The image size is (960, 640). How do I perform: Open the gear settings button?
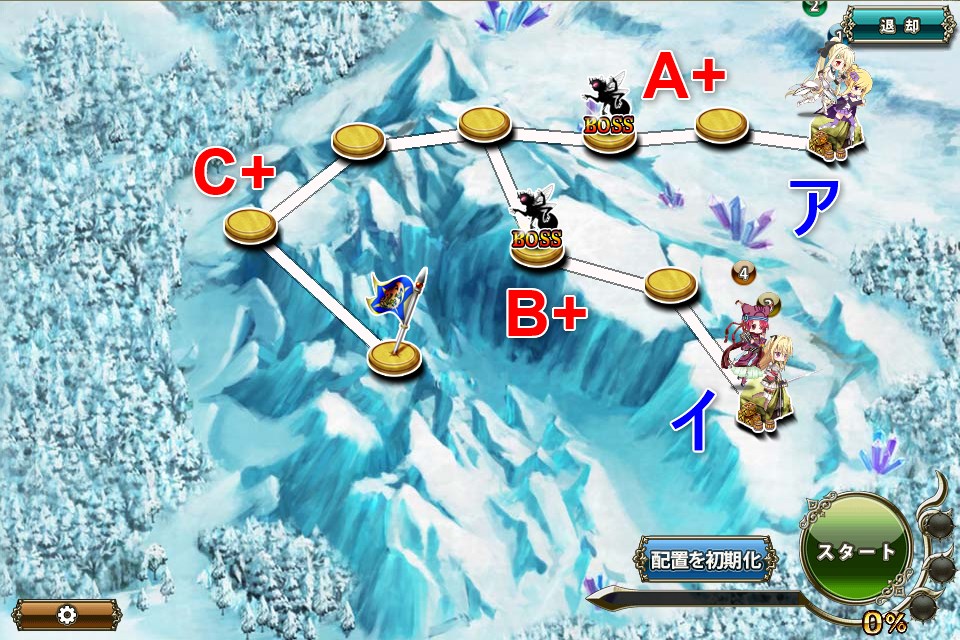pyautogui.click(x=67, y=614)
